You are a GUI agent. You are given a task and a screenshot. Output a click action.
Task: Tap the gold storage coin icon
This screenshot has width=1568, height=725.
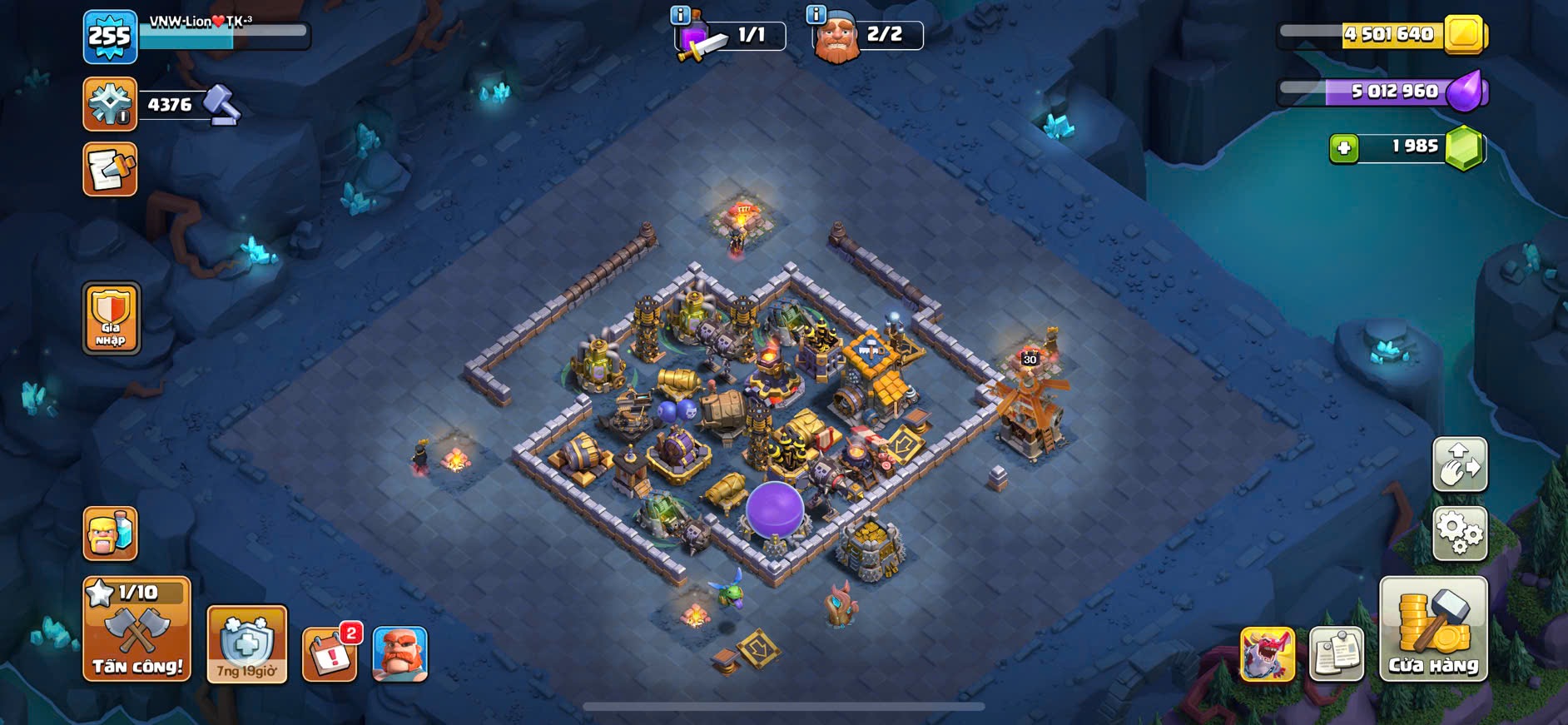click(x=1464, y=35)
